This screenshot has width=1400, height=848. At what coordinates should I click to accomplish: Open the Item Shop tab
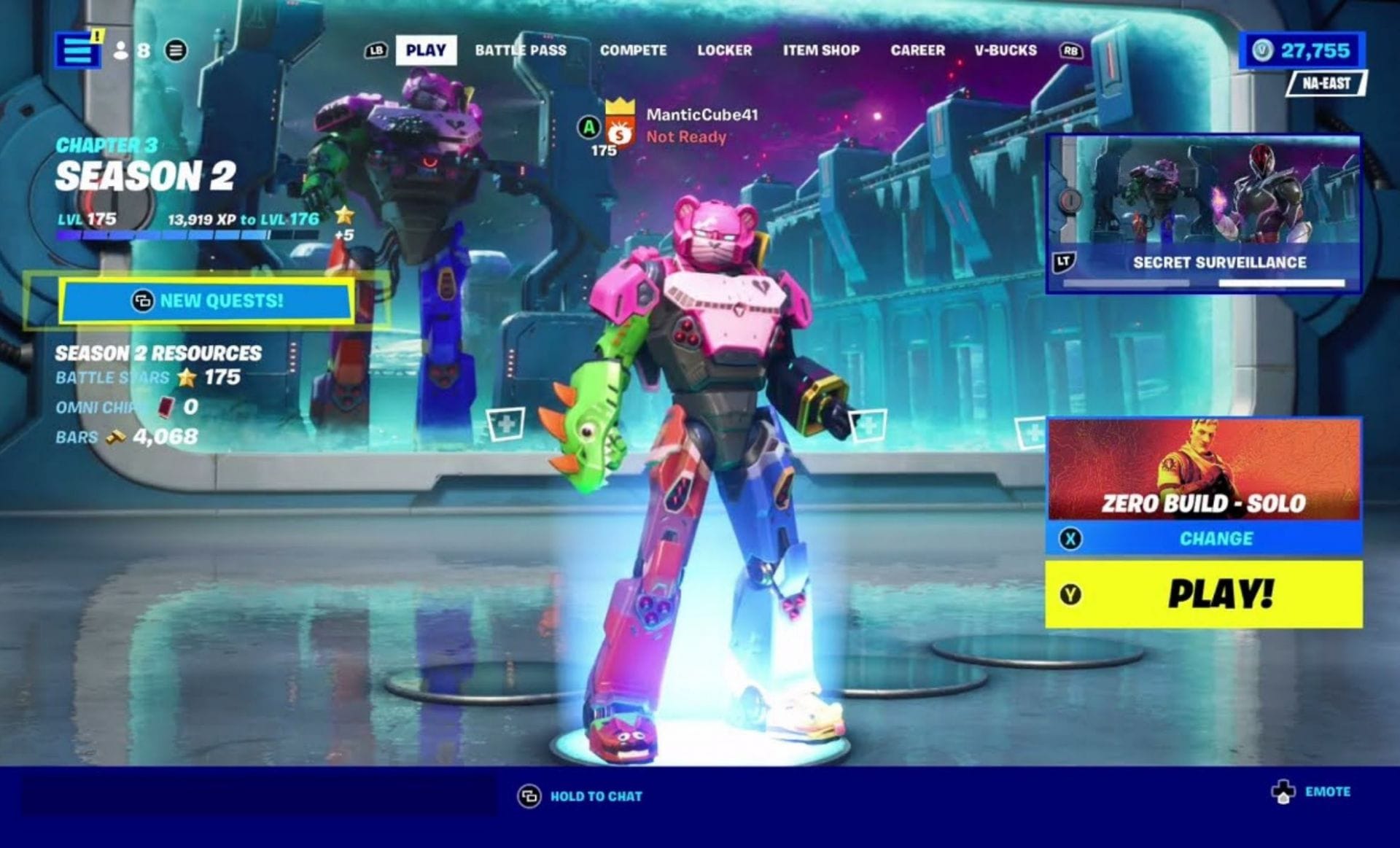pyautogui.click(x=821, y=50)
